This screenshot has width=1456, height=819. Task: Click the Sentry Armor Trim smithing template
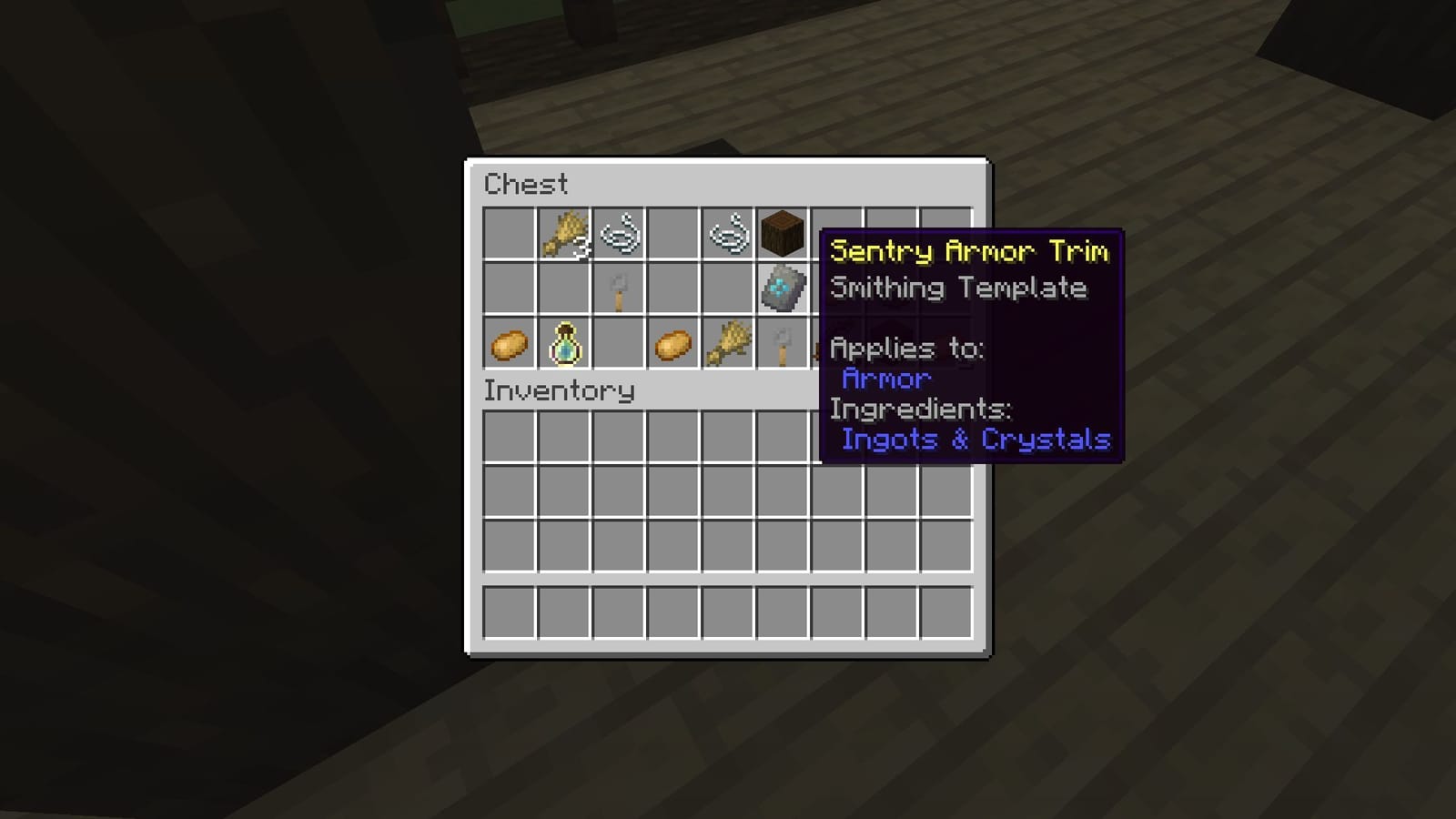tap(781, 289)
